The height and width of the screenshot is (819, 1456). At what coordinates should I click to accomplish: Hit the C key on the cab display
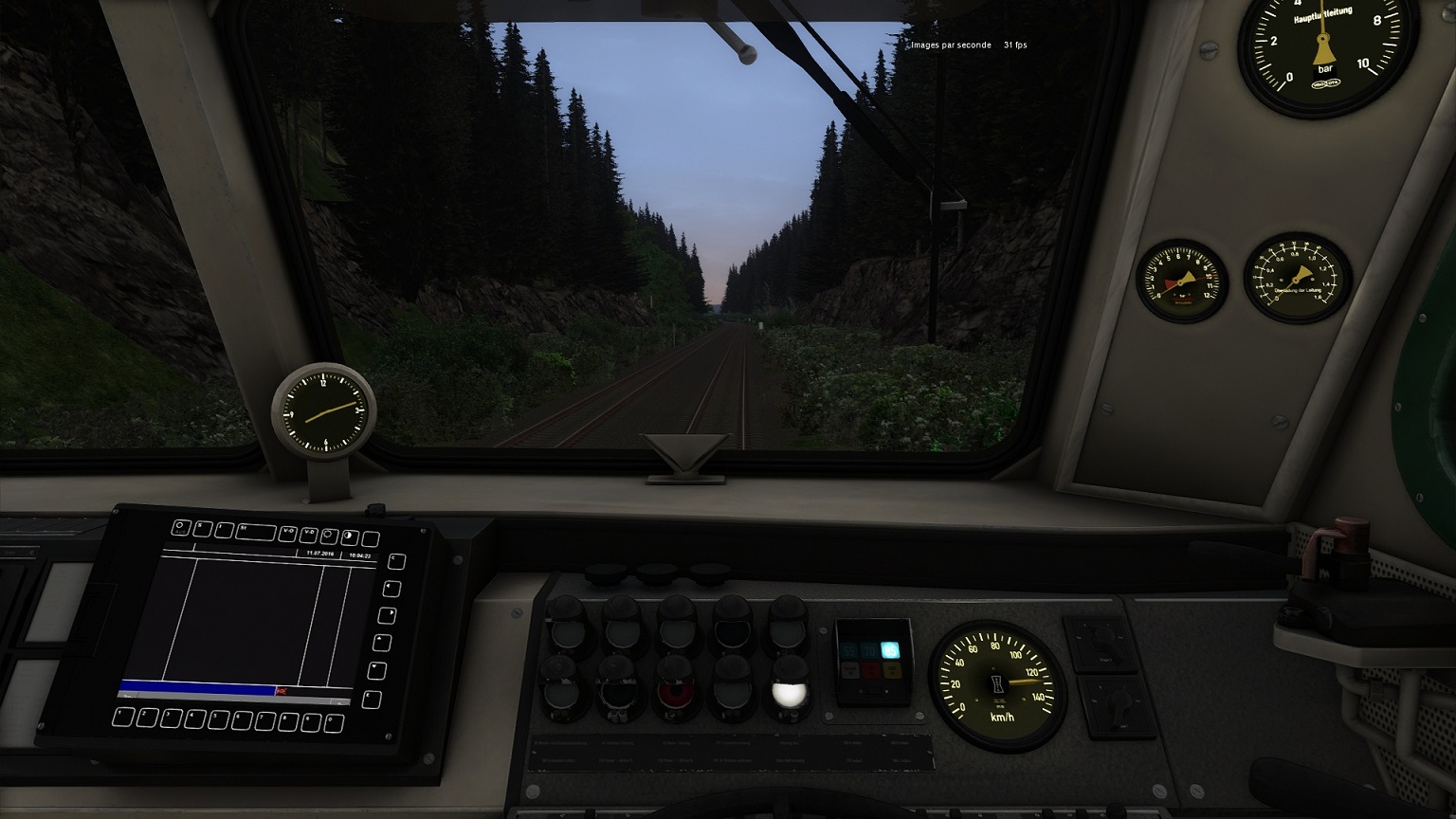[x=397, y=561]
